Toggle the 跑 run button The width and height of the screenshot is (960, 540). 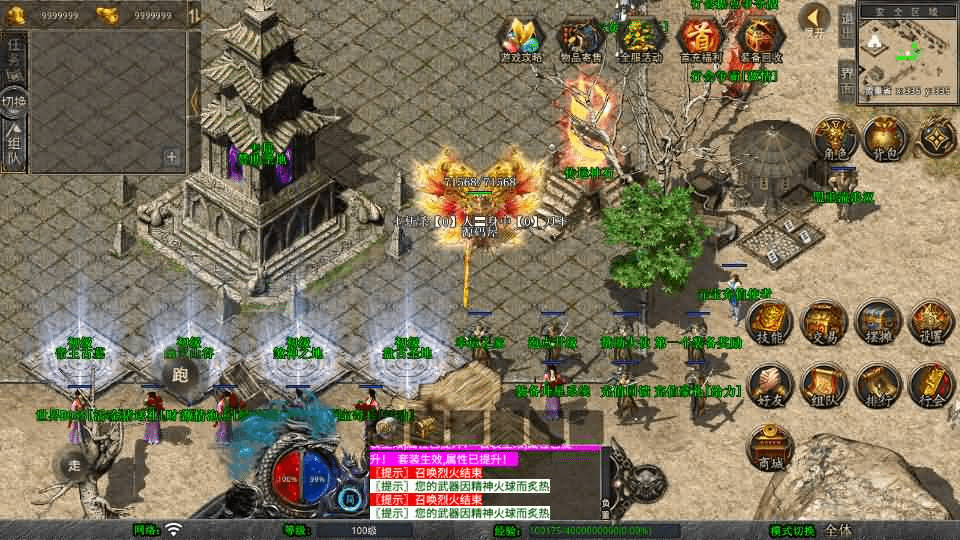[x=181, y=375]
